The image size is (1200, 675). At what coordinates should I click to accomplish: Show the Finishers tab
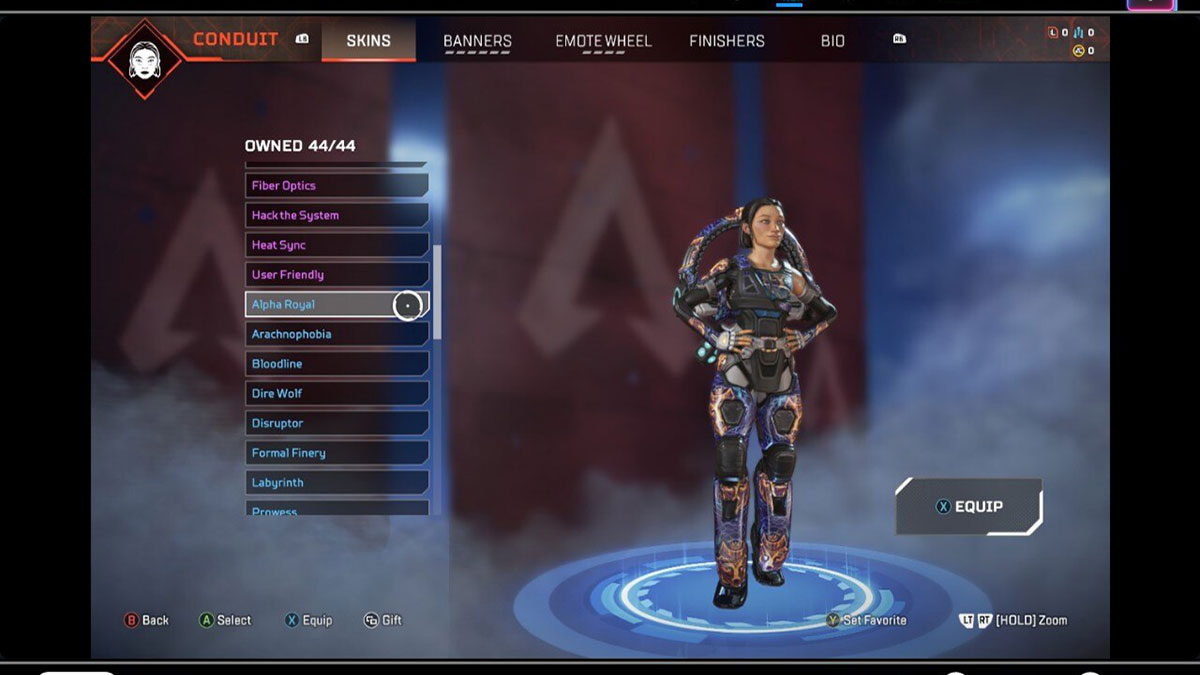click(726, 41)
